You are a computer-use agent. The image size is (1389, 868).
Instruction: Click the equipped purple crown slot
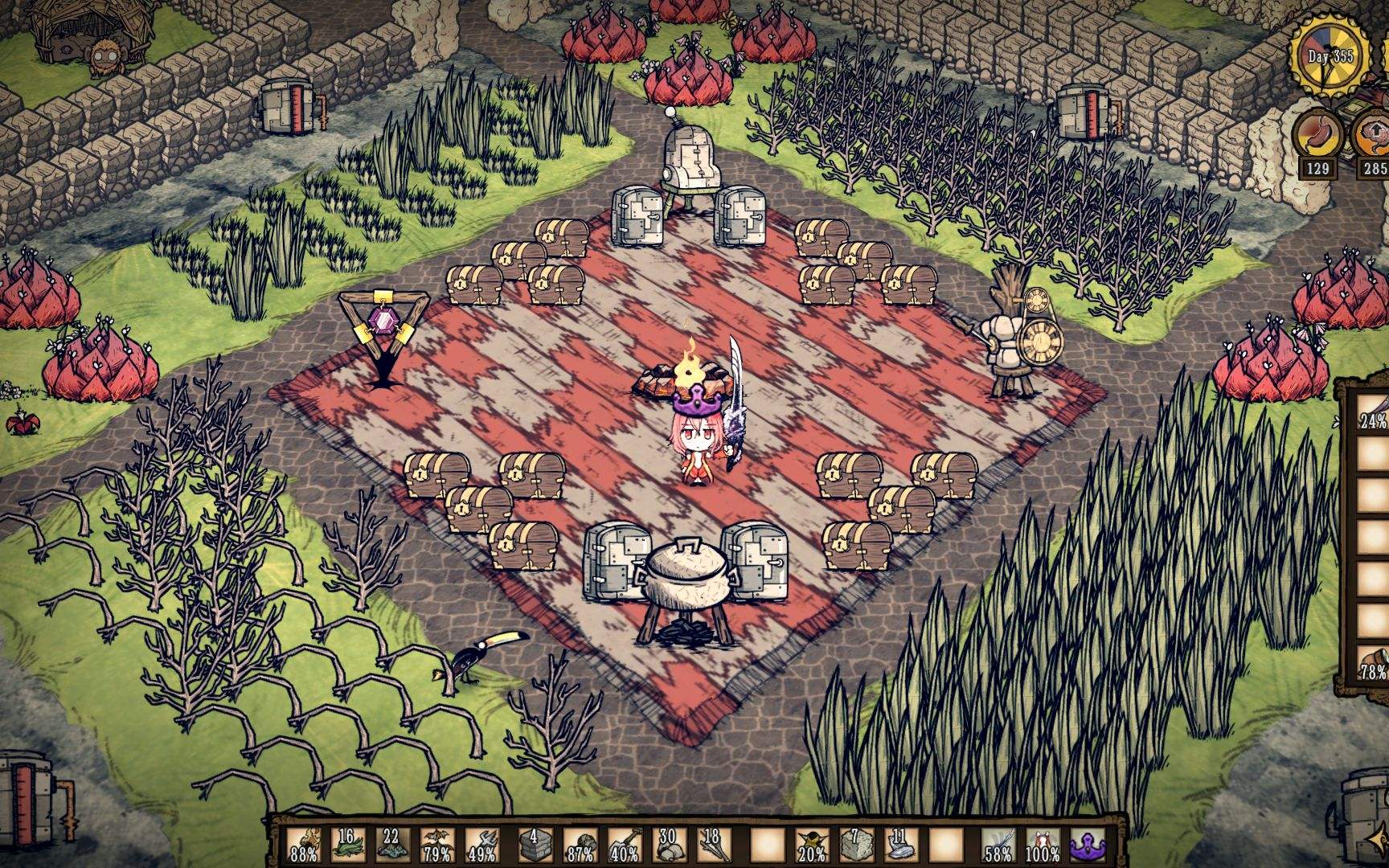pos(1085,844)
